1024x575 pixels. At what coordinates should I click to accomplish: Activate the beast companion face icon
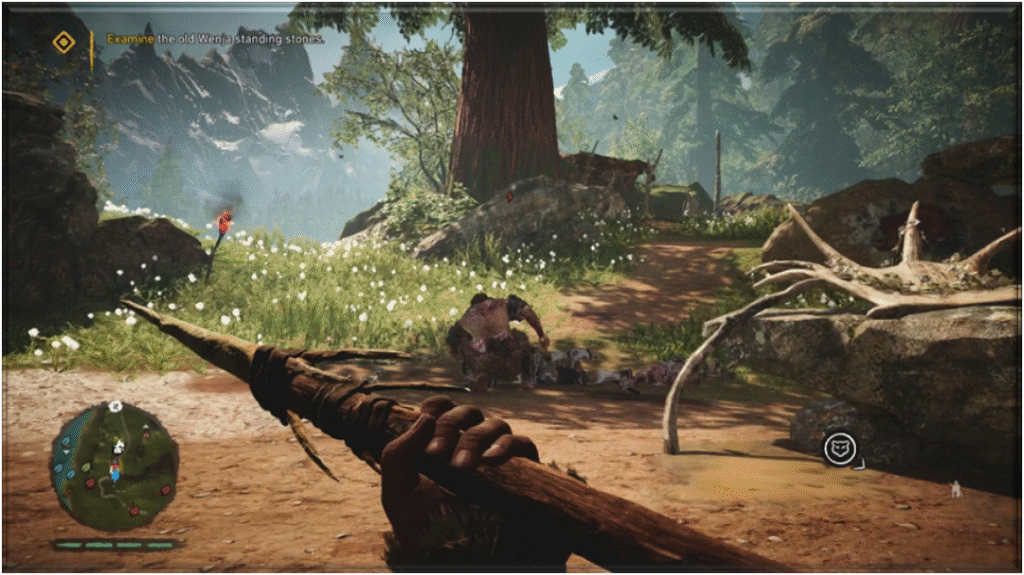[x=838, y=449]
